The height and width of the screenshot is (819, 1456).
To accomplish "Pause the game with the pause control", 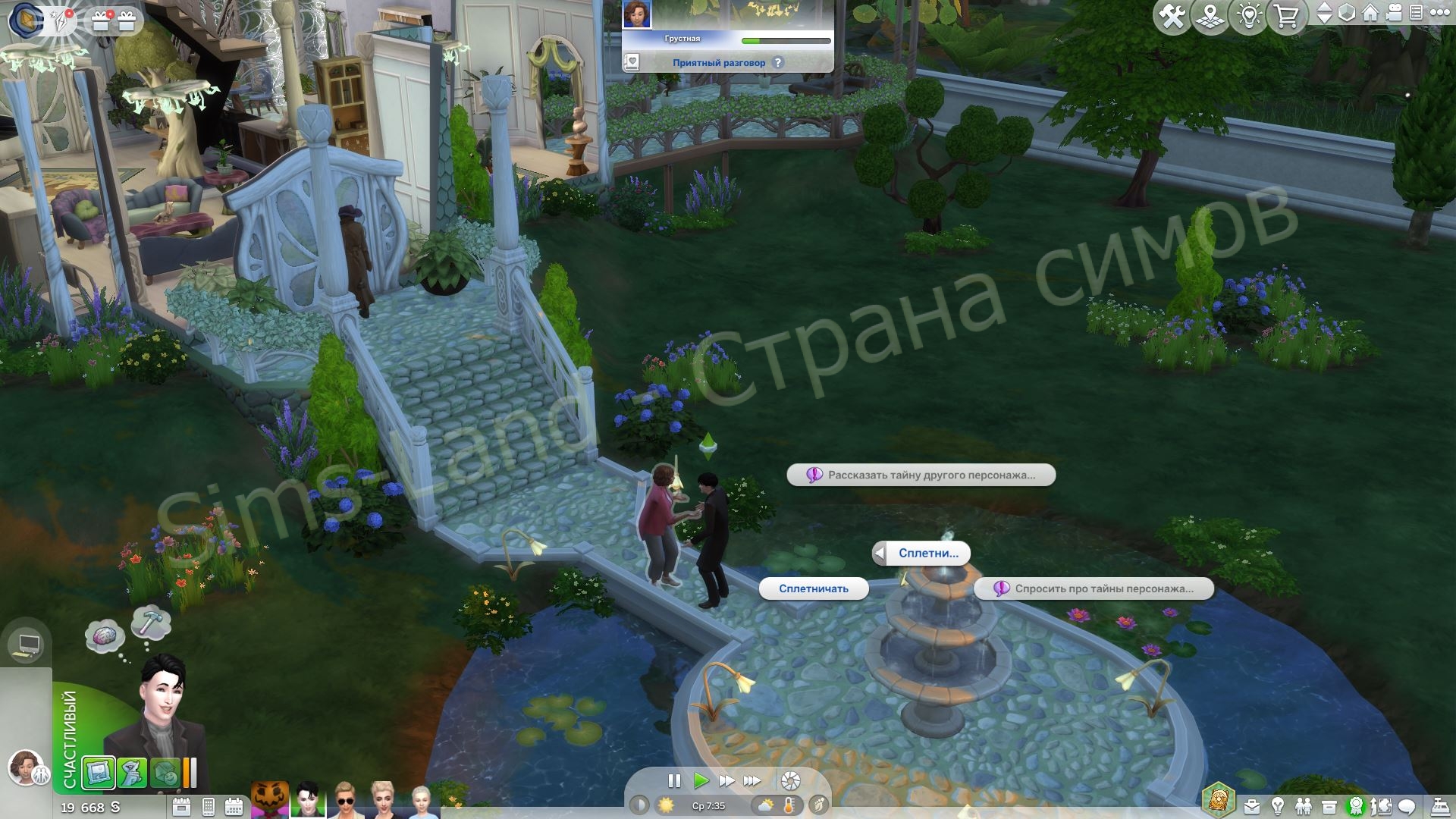I will 673,781.
